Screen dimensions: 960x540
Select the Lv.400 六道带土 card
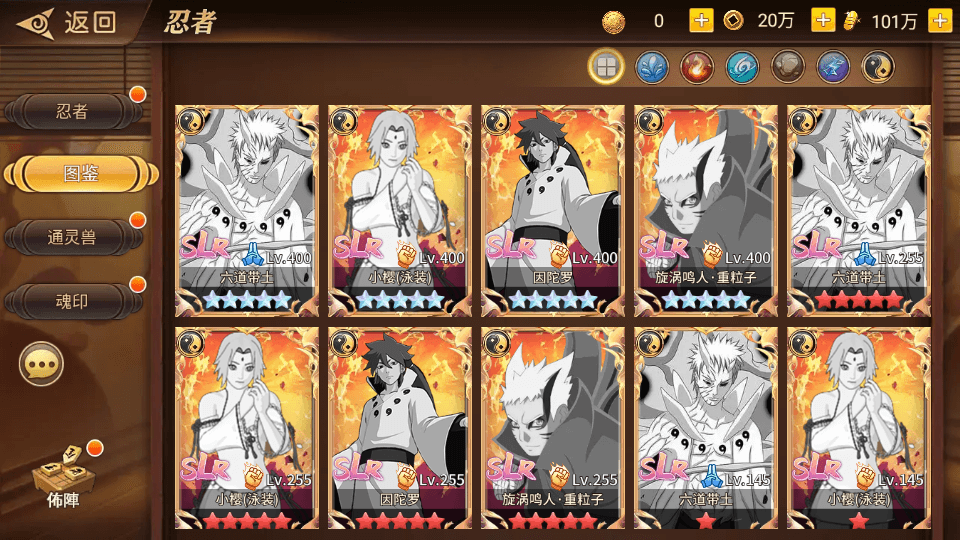[x=246, y=210]
